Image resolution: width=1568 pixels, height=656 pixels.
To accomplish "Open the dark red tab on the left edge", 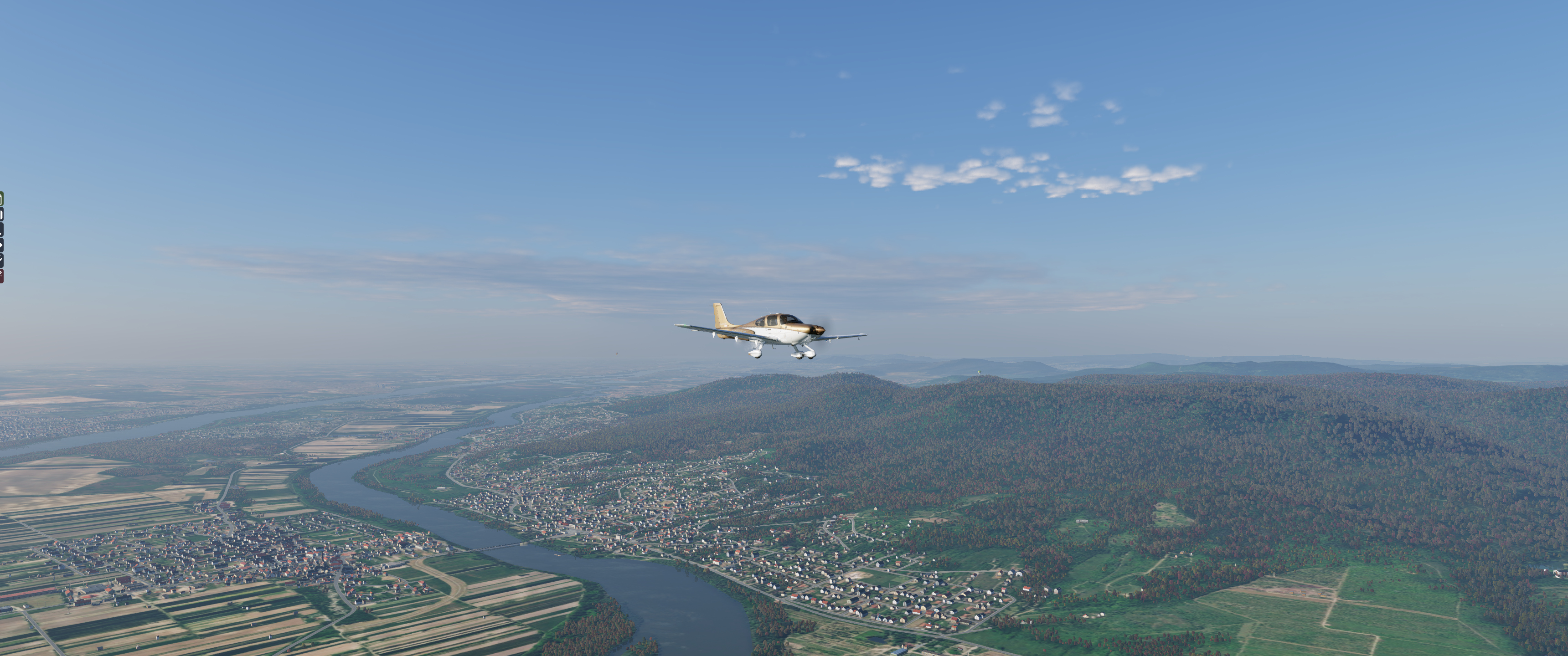I will click(x=1, y=276).
